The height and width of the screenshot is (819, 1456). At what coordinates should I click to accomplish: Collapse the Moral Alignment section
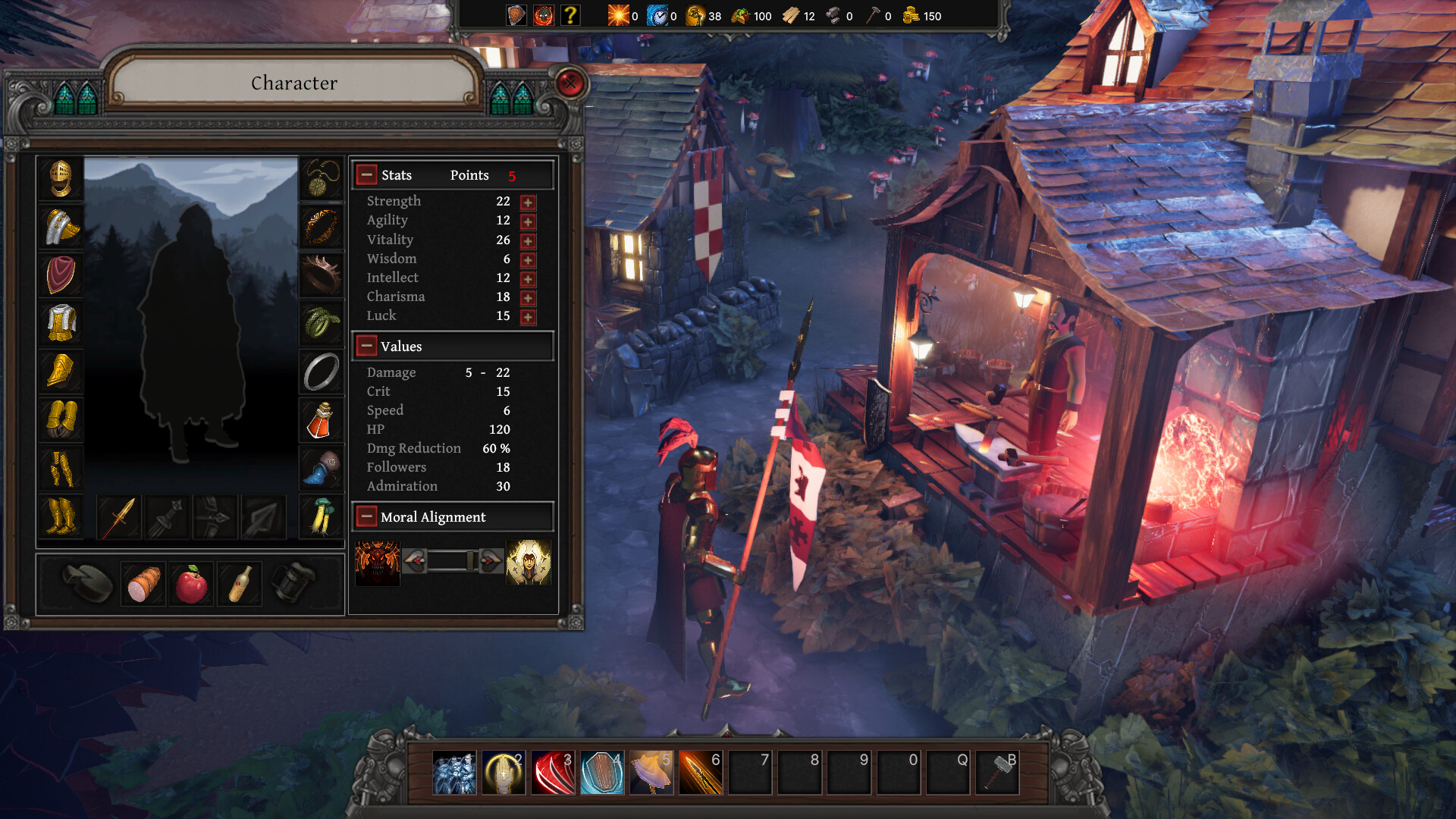[x=367, y=516]
